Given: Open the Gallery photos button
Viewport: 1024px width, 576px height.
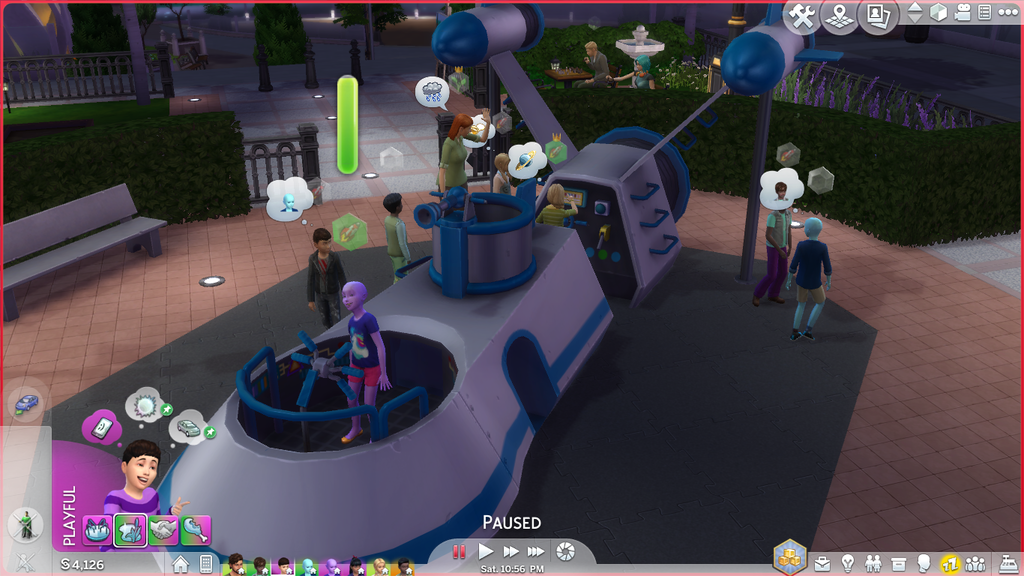Looking at the screenshot, I should tap(877, 15).
